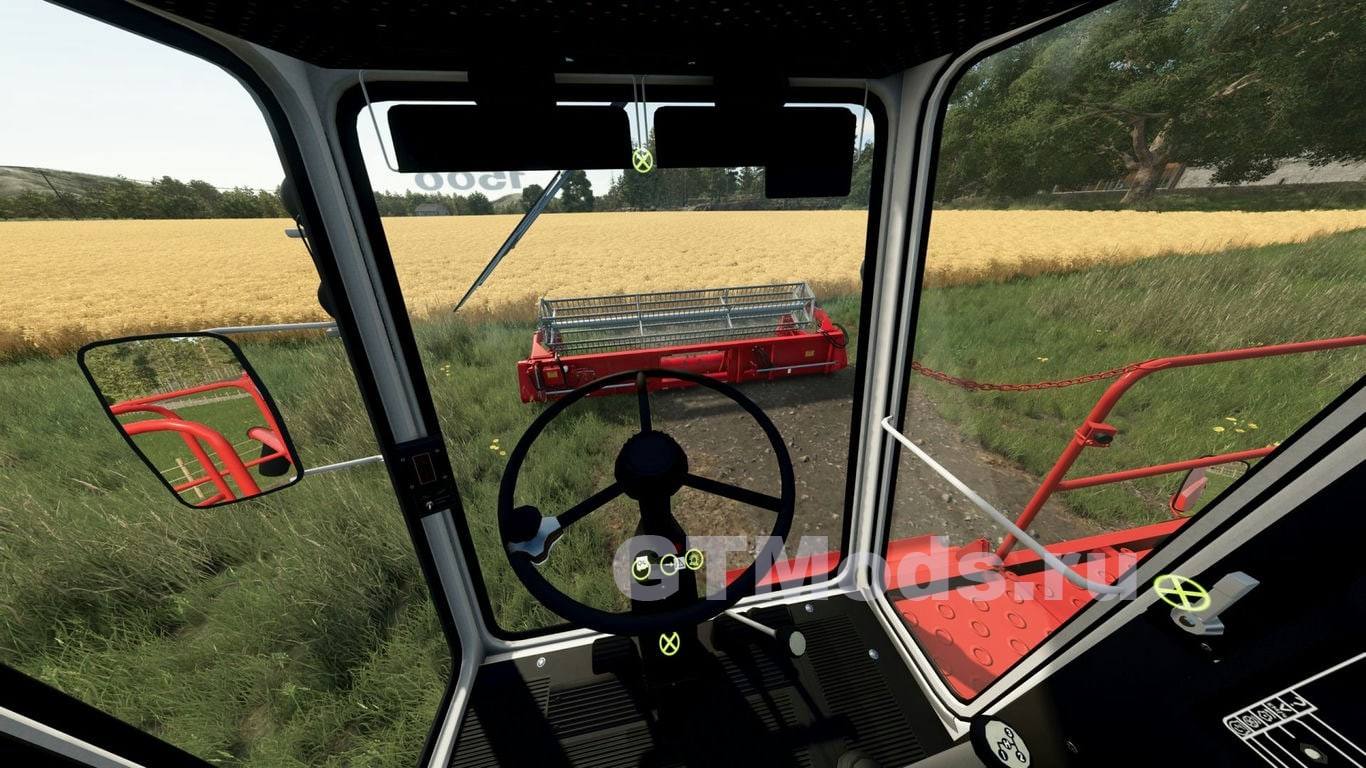The width and height of the screenshot is (1366, 768).
Task: Activate the arrow marker on the steering column
Action: point(669,564)
